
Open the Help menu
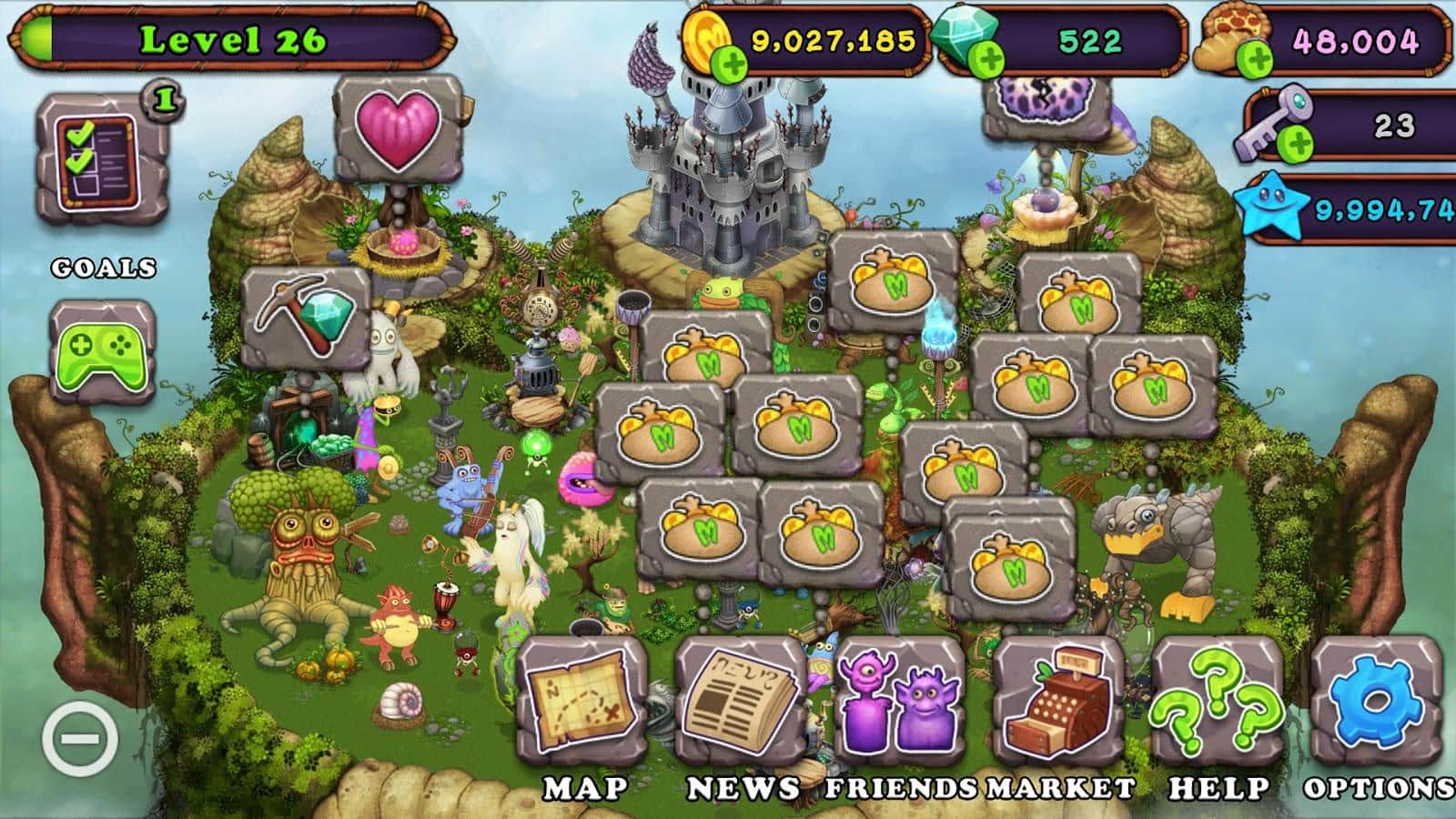tap(1218, 703)
